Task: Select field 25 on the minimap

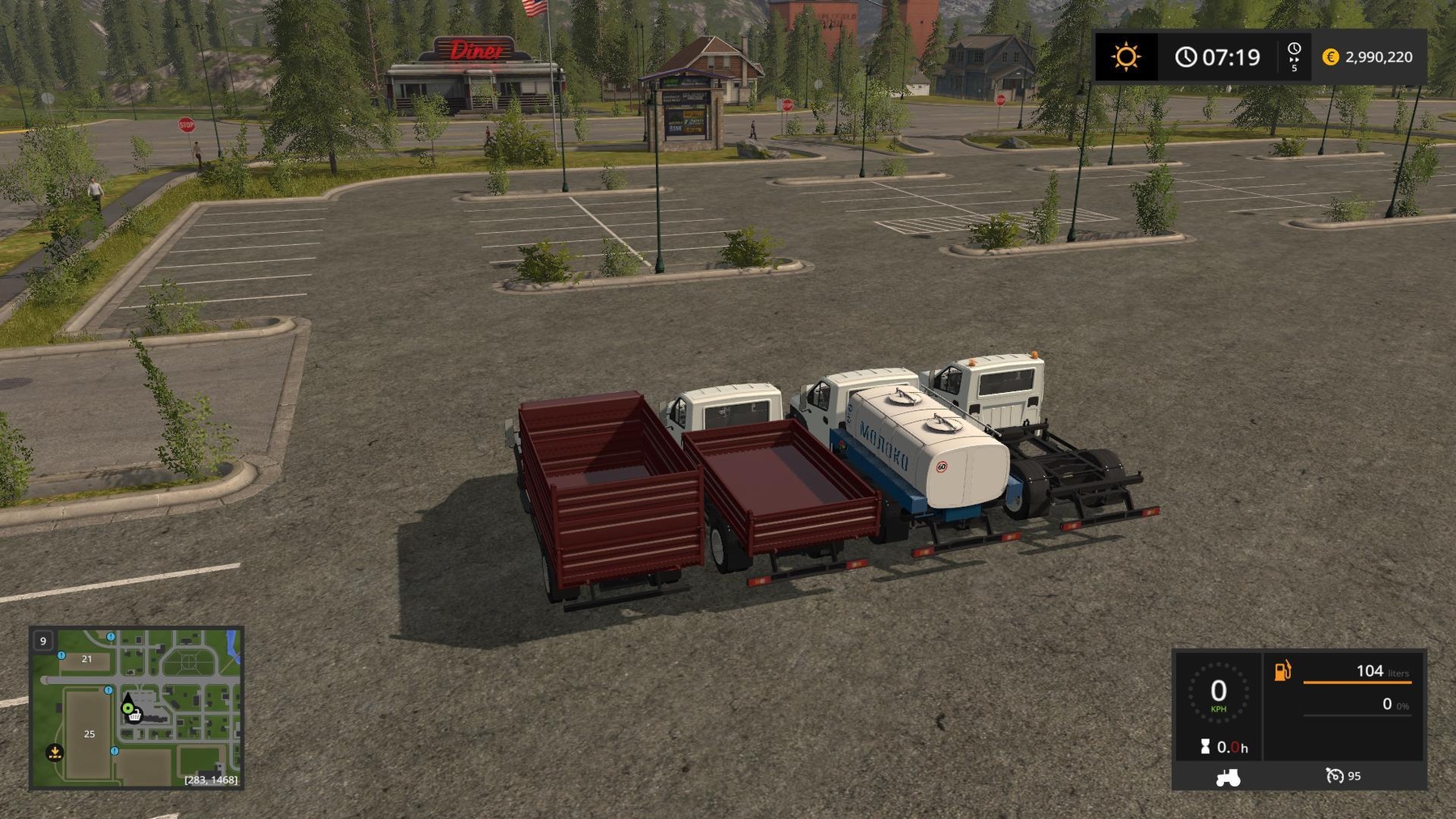Action: coord(89,734)
